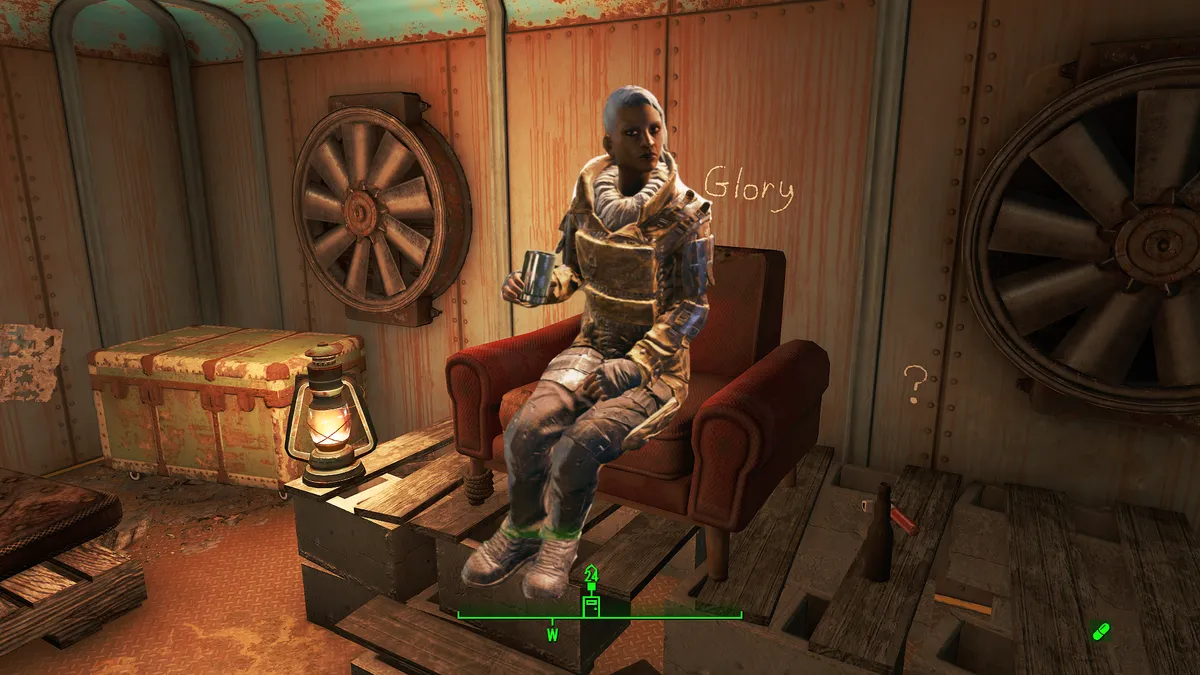Click the house-shaped marker above the compass
Image resolution: width=1200 pixels, height=675 pixels.
click(x=591, y=575)
